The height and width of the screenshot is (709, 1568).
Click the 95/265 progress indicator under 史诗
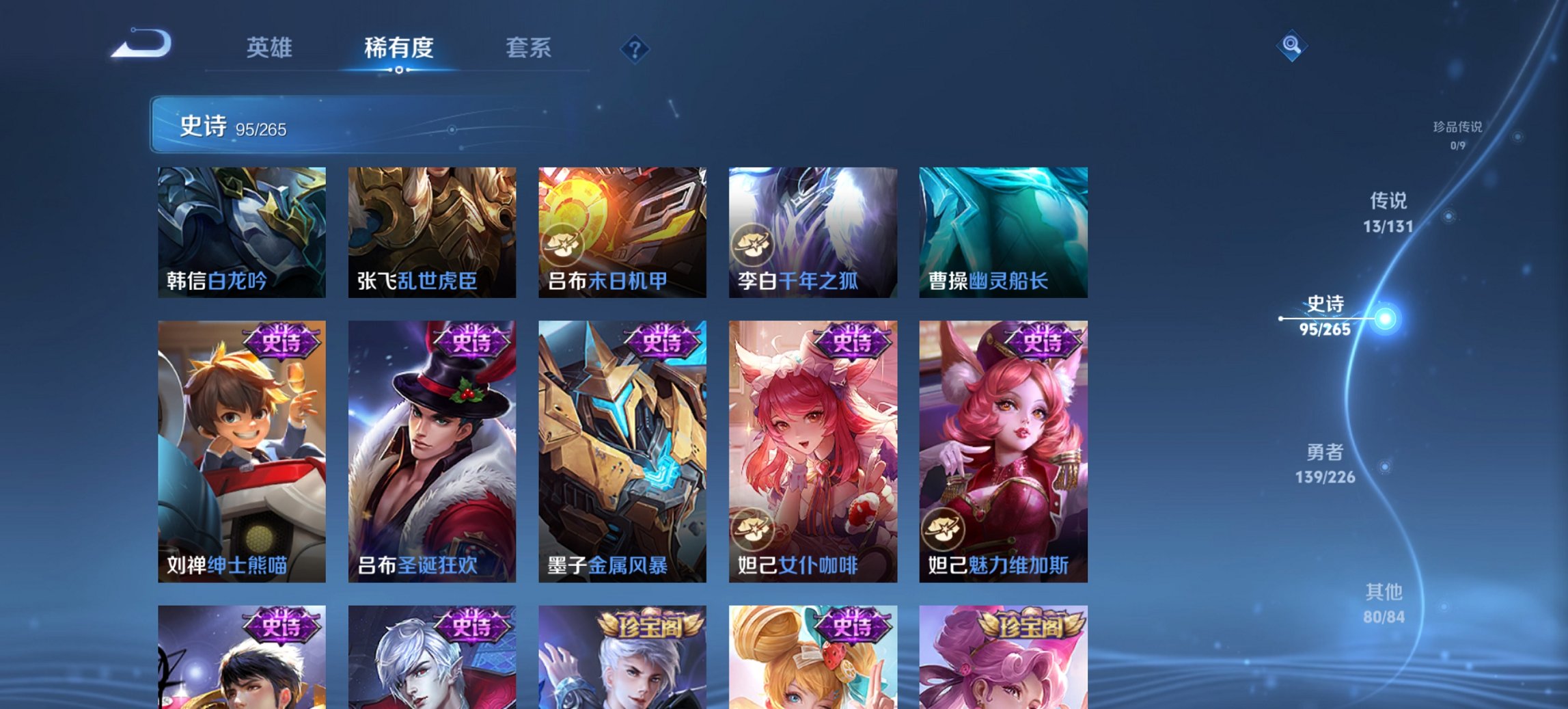pyautogui.click(x=262, y=129)
